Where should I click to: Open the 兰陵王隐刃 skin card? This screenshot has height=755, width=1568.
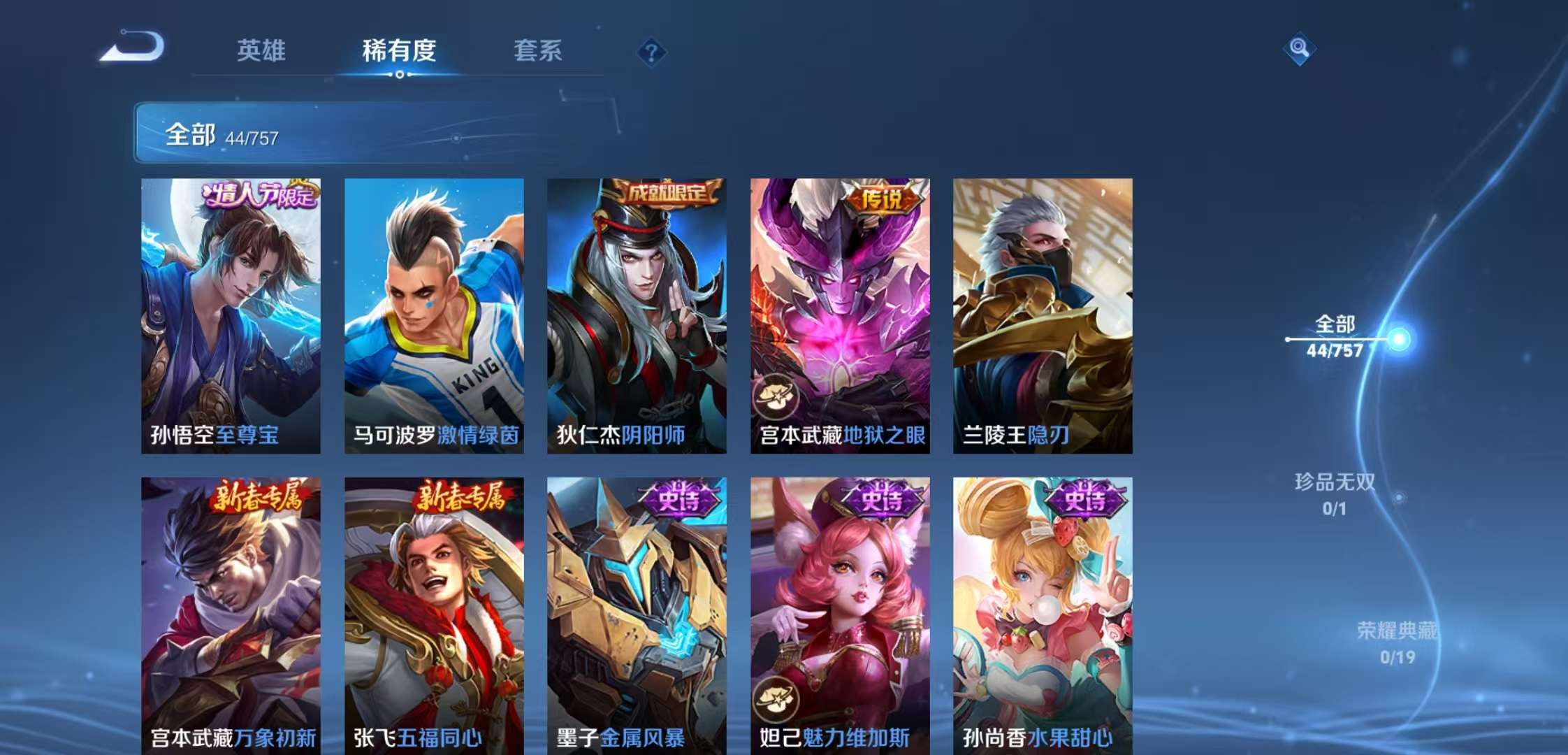click(x=1040, y=315)
